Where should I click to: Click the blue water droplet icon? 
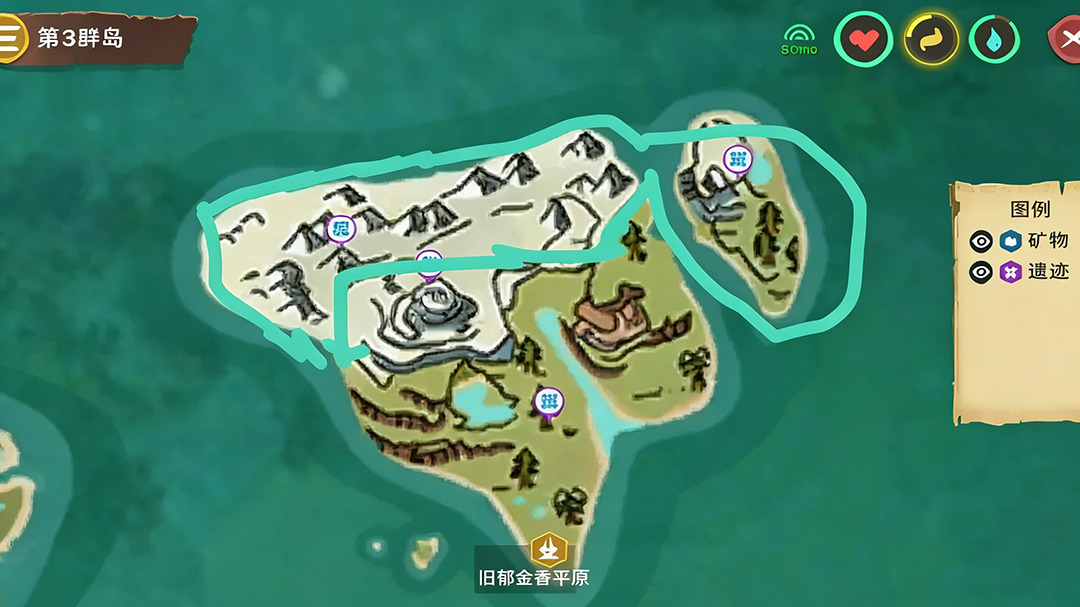995,40
